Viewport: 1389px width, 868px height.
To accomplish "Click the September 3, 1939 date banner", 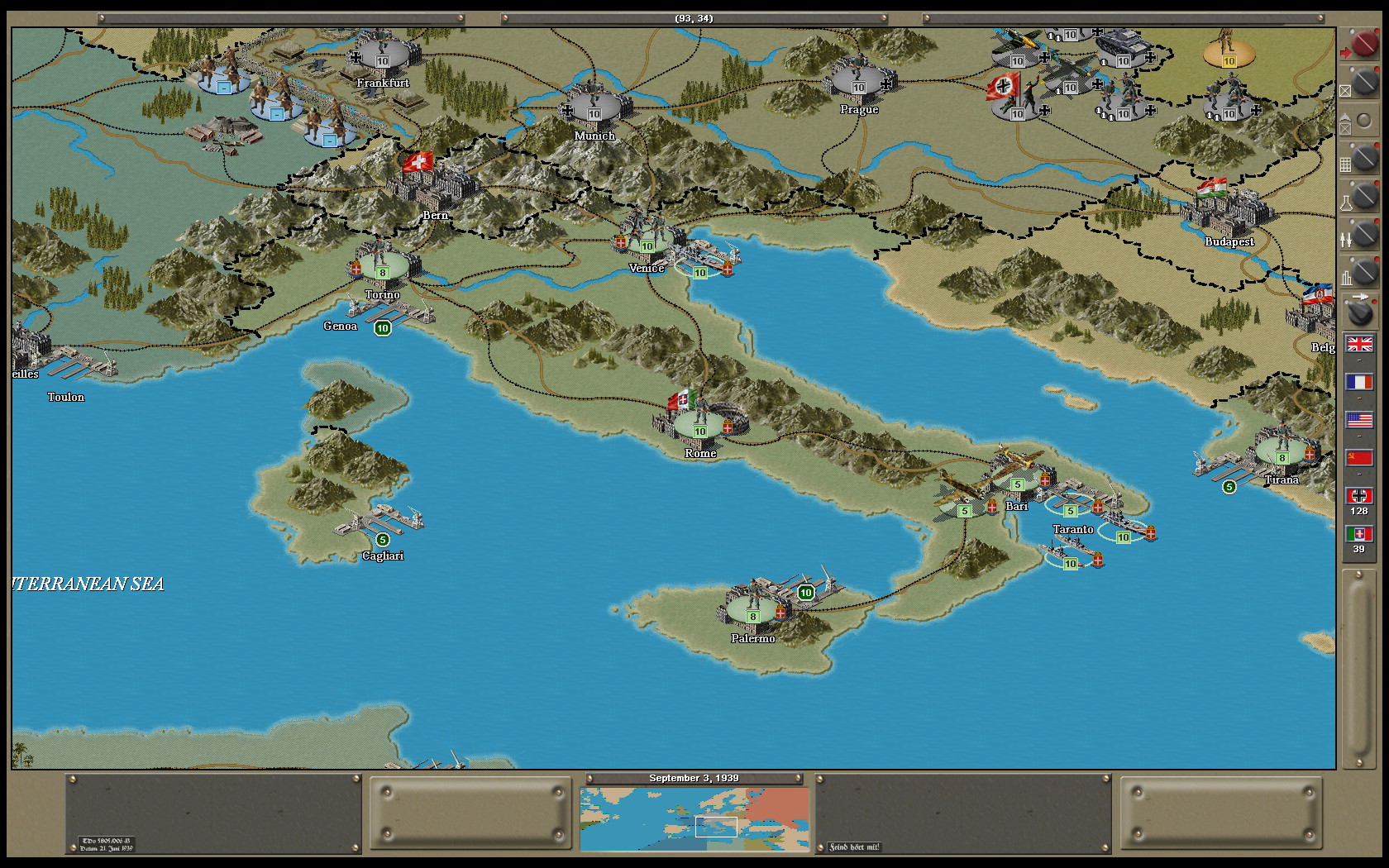I will [694, 778].
